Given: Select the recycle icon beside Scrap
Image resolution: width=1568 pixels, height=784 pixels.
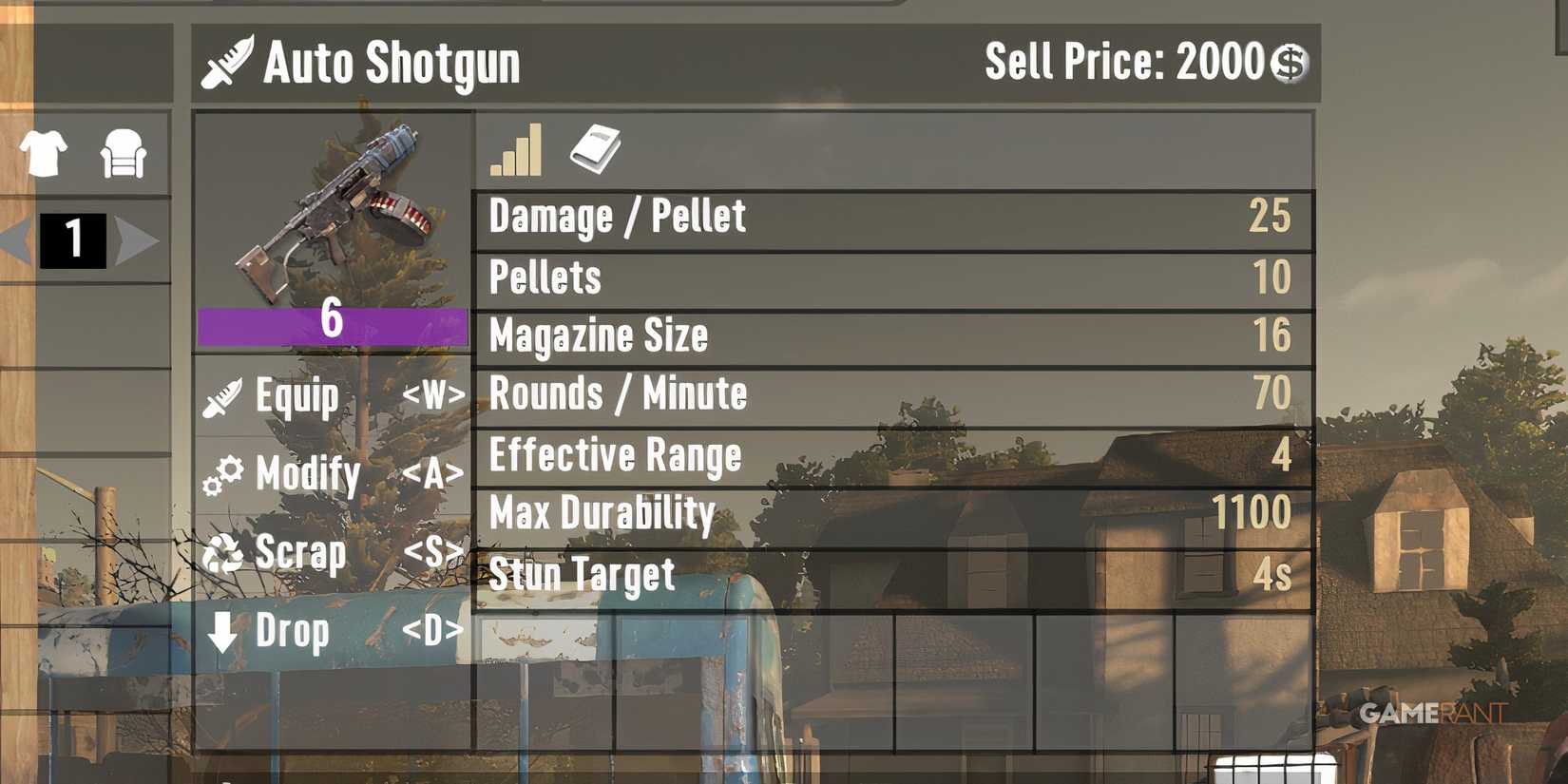Looking at the screenshot, I should (x=224, y=552).
